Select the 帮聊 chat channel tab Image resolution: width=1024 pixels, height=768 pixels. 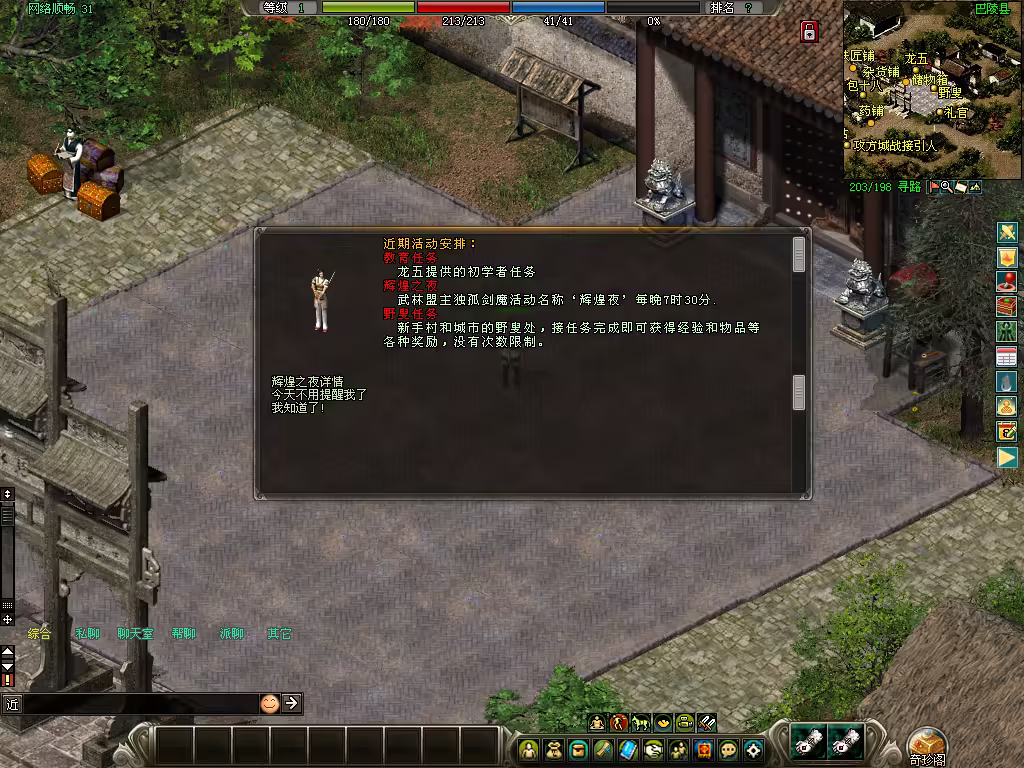coord(183,633)
